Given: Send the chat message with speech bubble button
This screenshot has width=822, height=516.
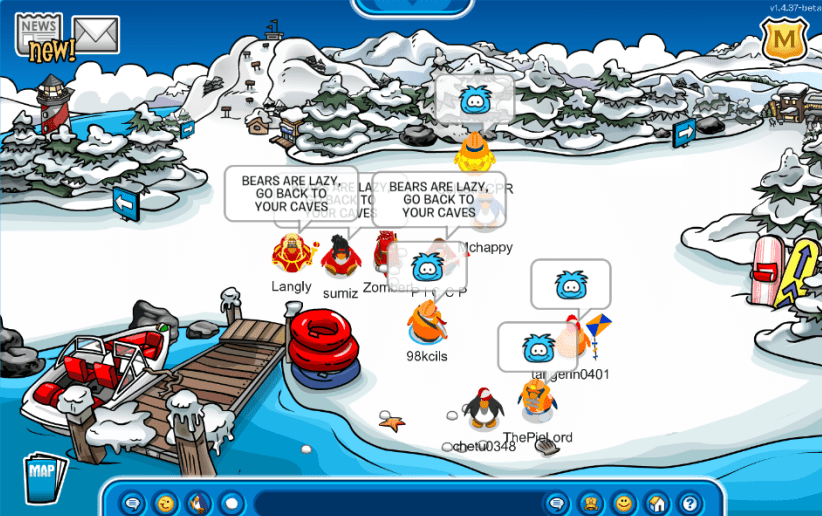Looking at the screenshot, I should tap(558, 502).
